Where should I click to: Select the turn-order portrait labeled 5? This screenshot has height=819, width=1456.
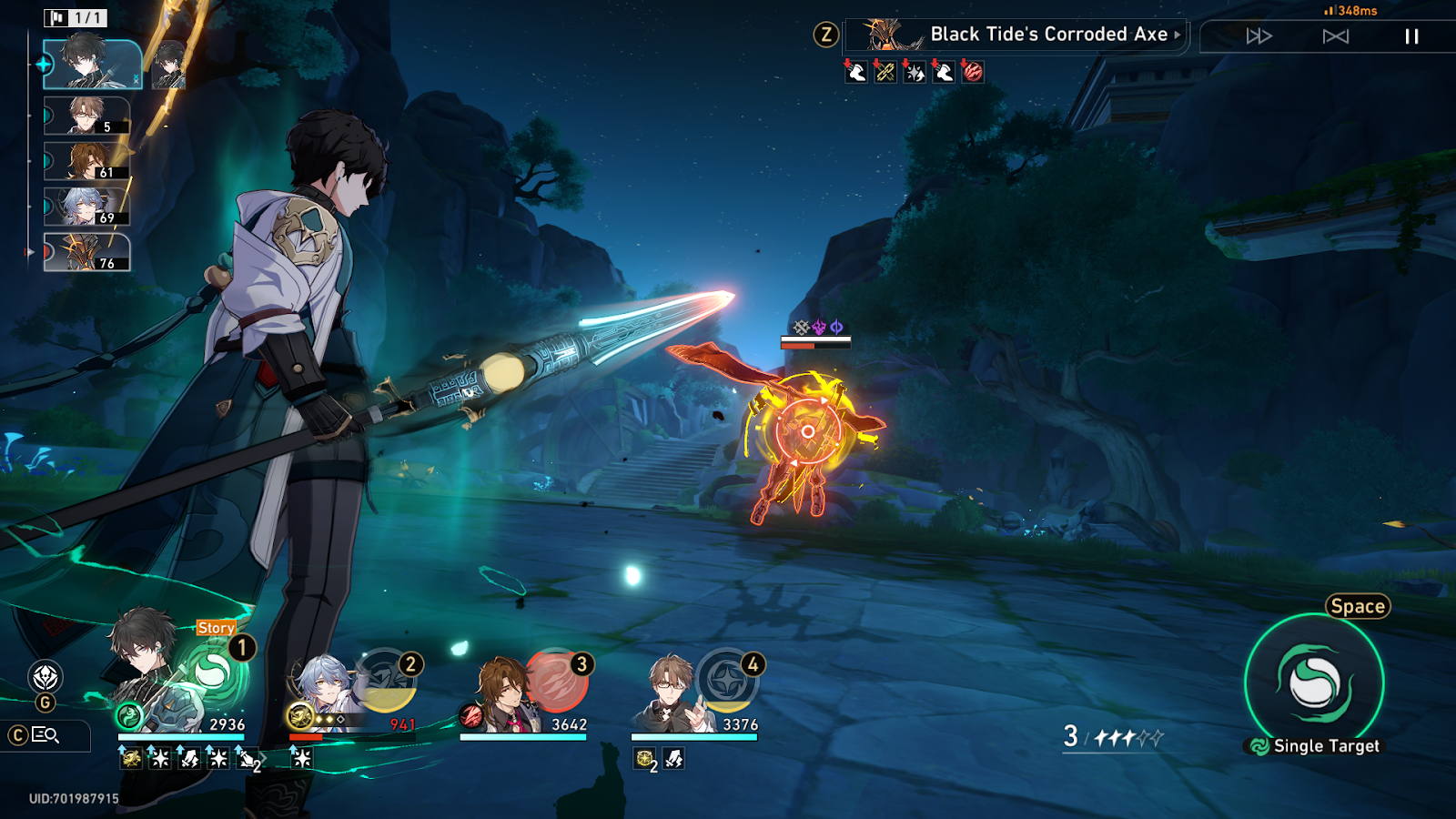87,116
